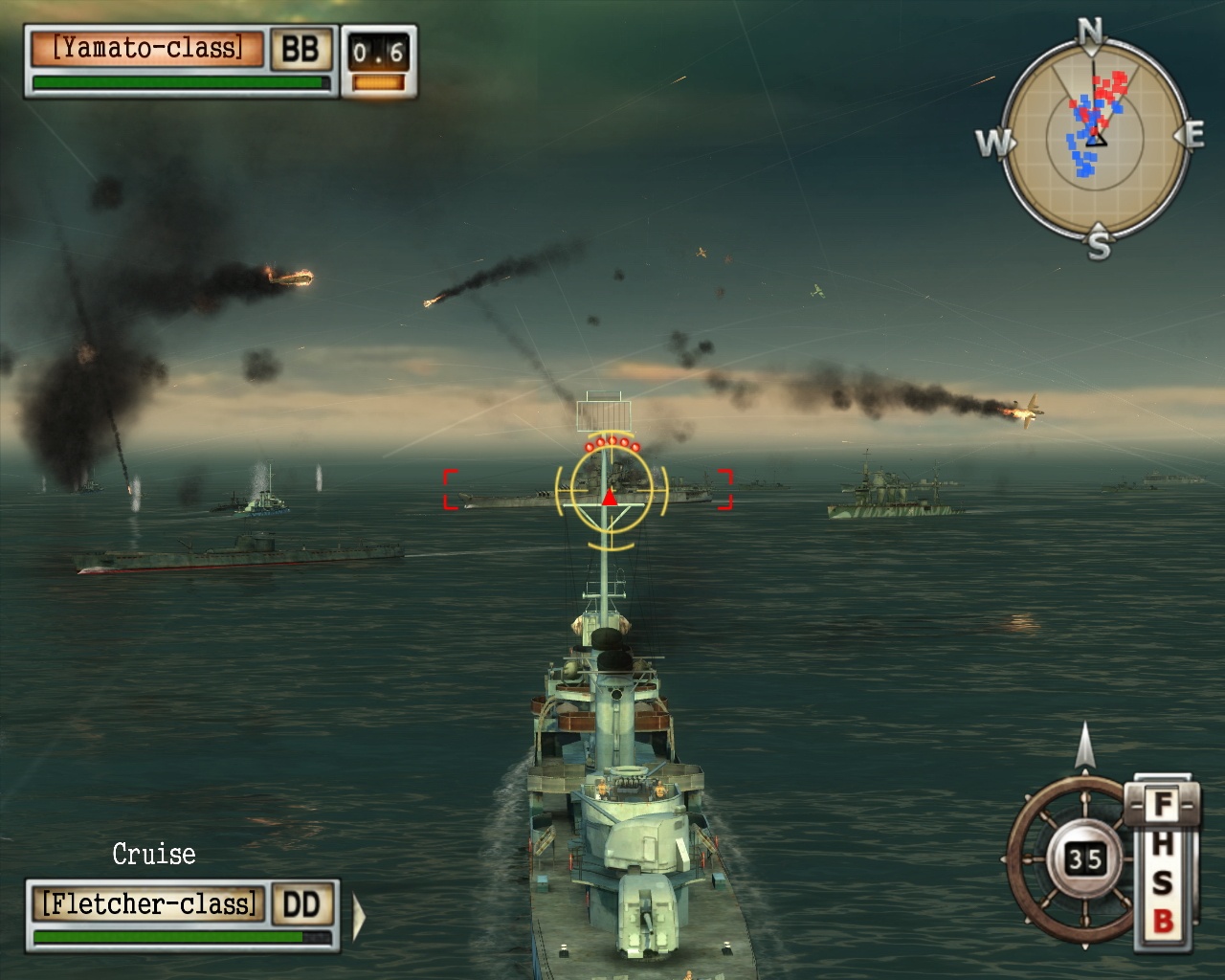This screenshot has height=980, width=1225.
Task: Select the Fletcher-class unit nameplate
Action: pos(149,903)
